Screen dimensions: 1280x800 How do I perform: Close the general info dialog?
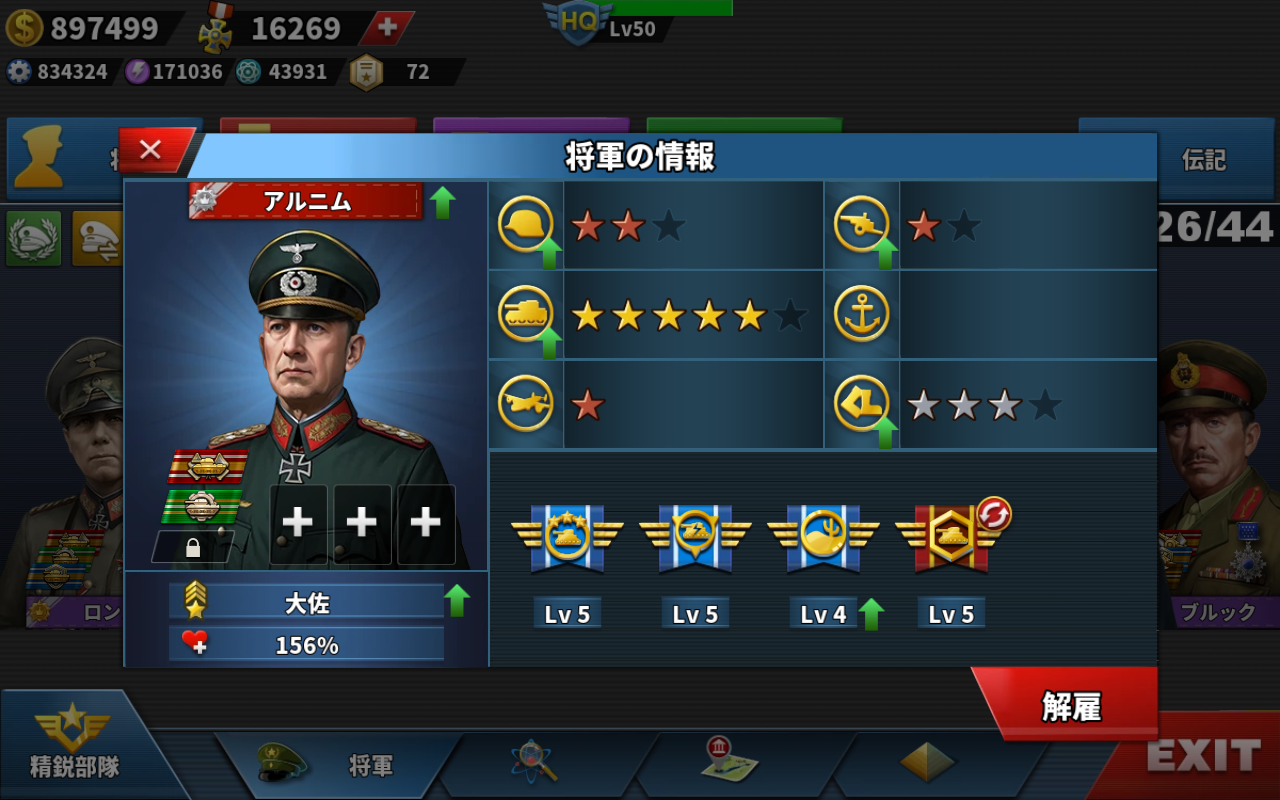coord(151,150)
